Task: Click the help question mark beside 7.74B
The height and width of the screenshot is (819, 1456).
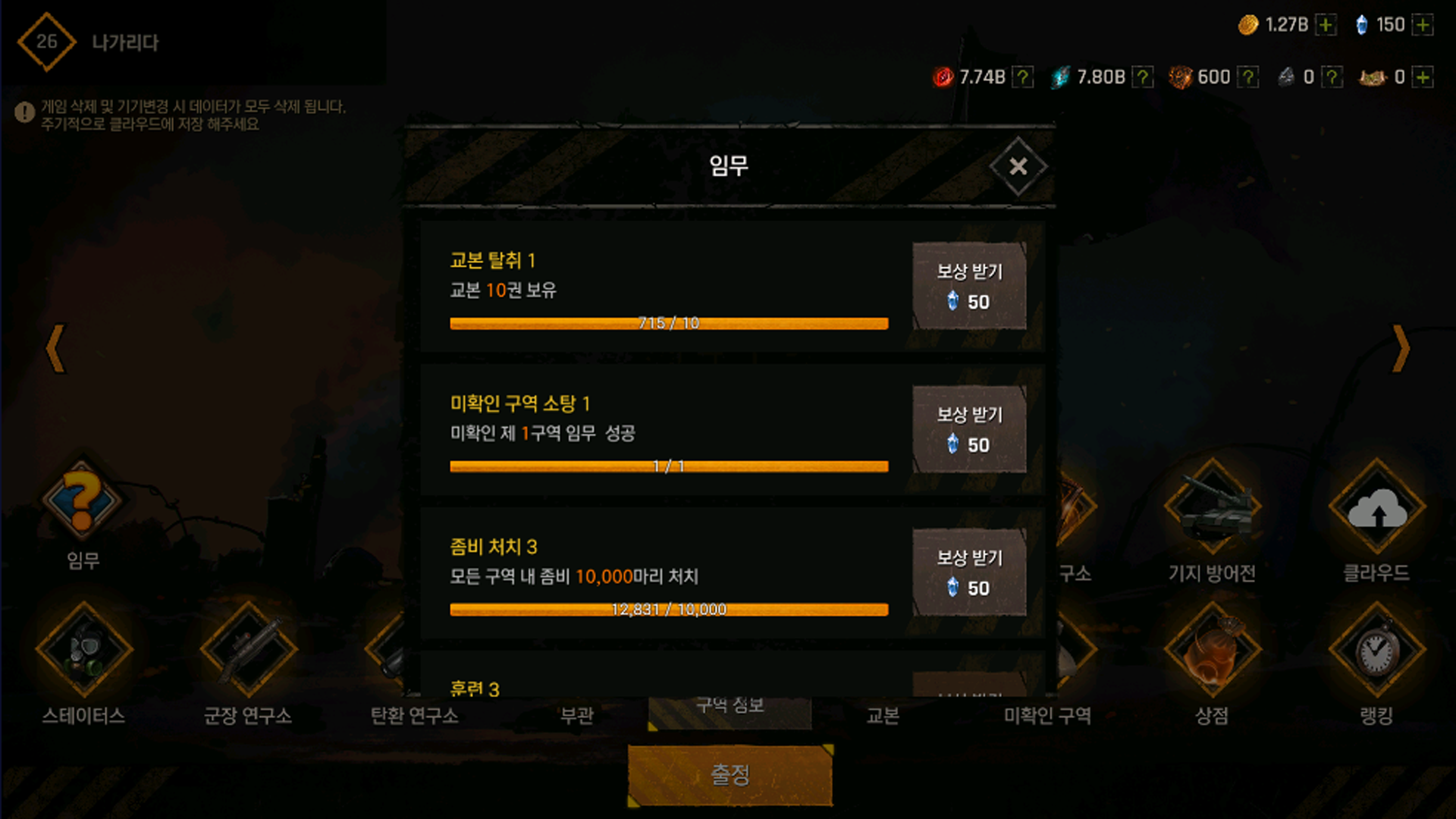Action: 1024,77
